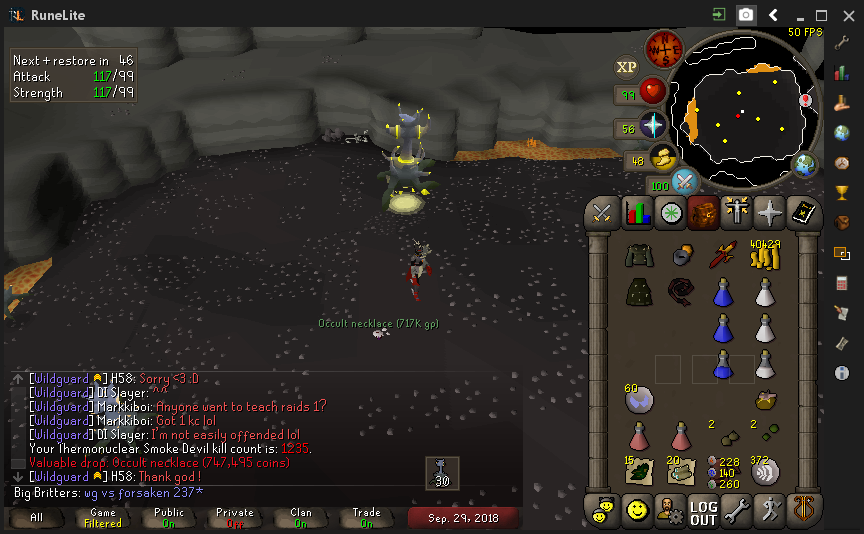Open the Magic spellbook tab
Image resolution: width=864 pixels, height=534 pixels.
[803, 212]
